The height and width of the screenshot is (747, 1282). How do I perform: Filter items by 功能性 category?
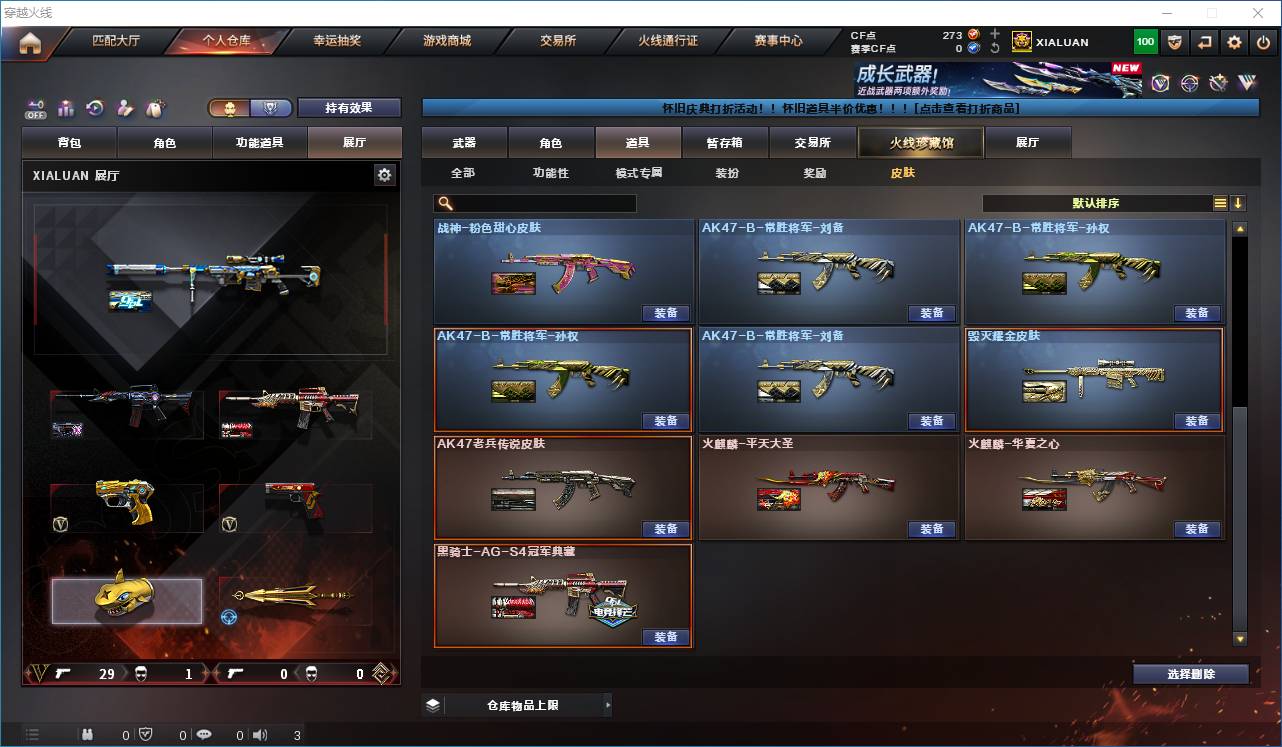coord(550,173)
